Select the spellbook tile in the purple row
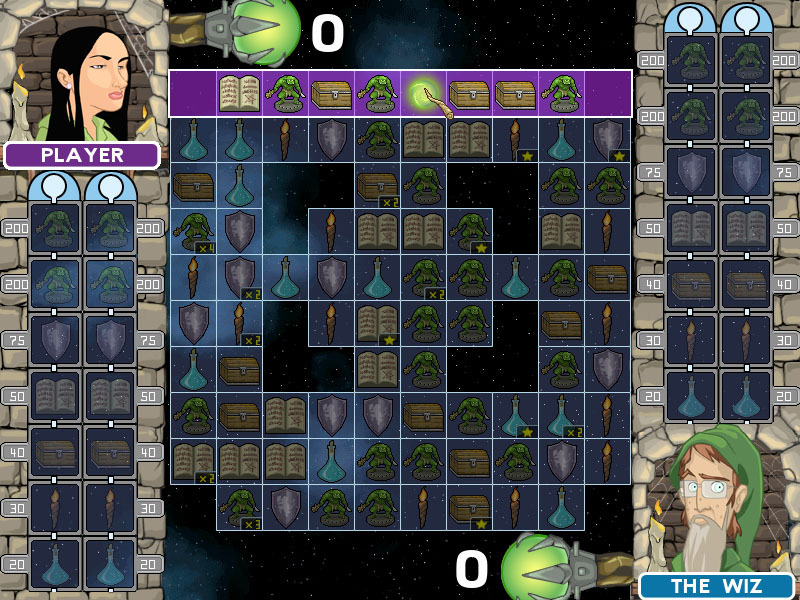The image size is (800, 600). 239,94
